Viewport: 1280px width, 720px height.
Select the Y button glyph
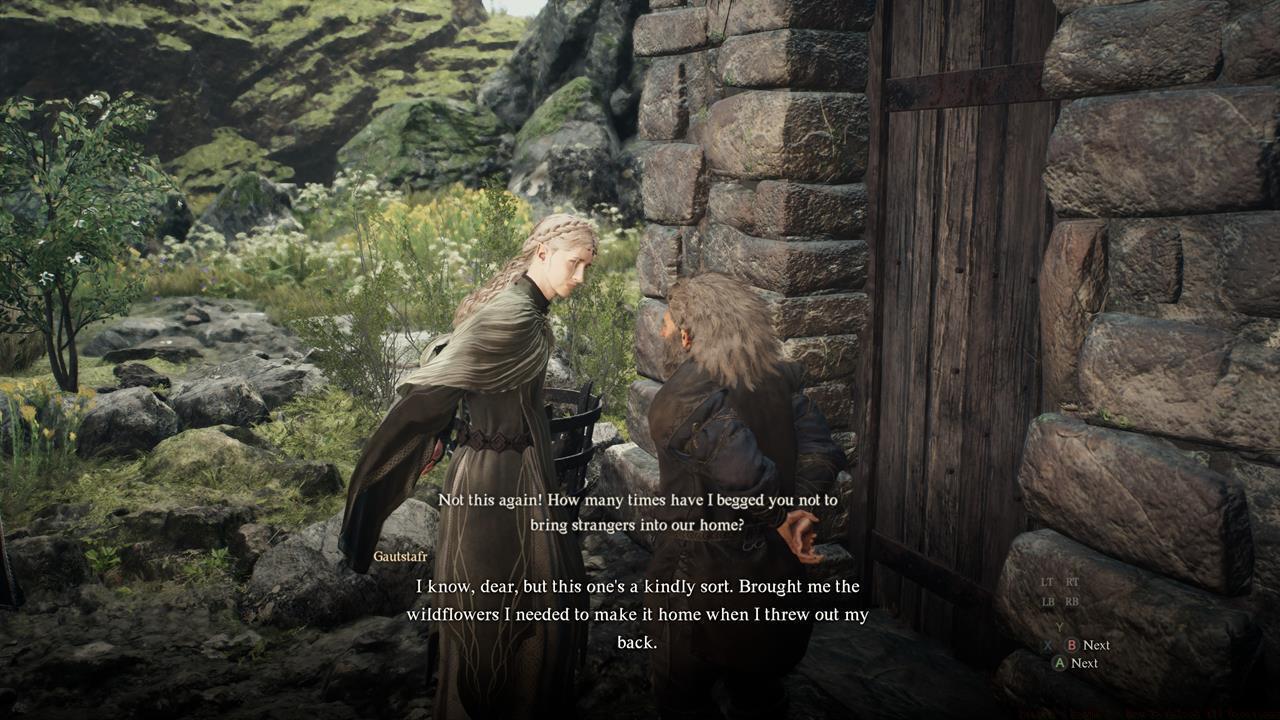1059,627
